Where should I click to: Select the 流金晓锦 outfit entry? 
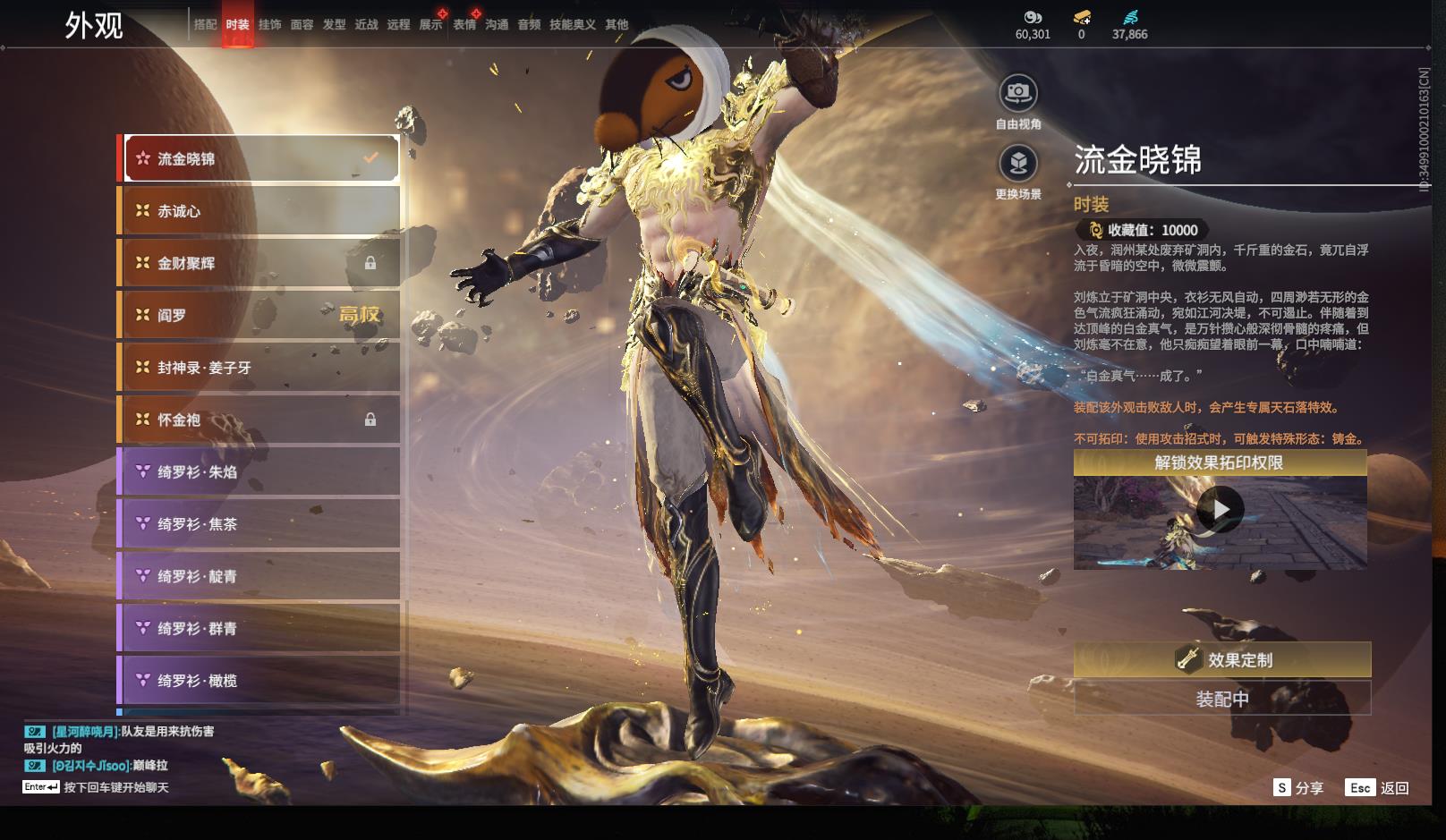[x=260, y=158]
